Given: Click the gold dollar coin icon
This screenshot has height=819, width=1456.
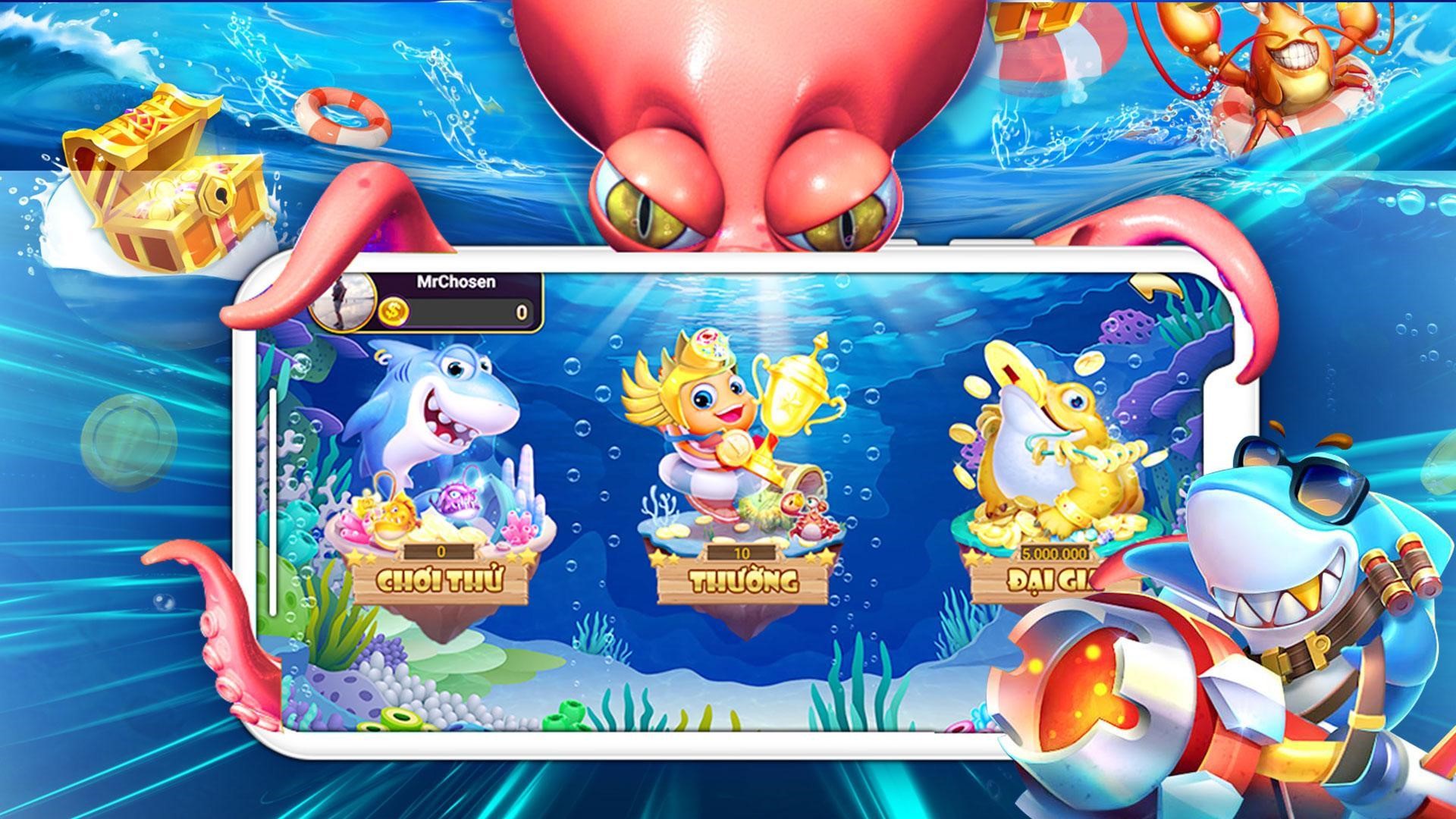Looking at the screenshot, I should (x=394, y=310).
